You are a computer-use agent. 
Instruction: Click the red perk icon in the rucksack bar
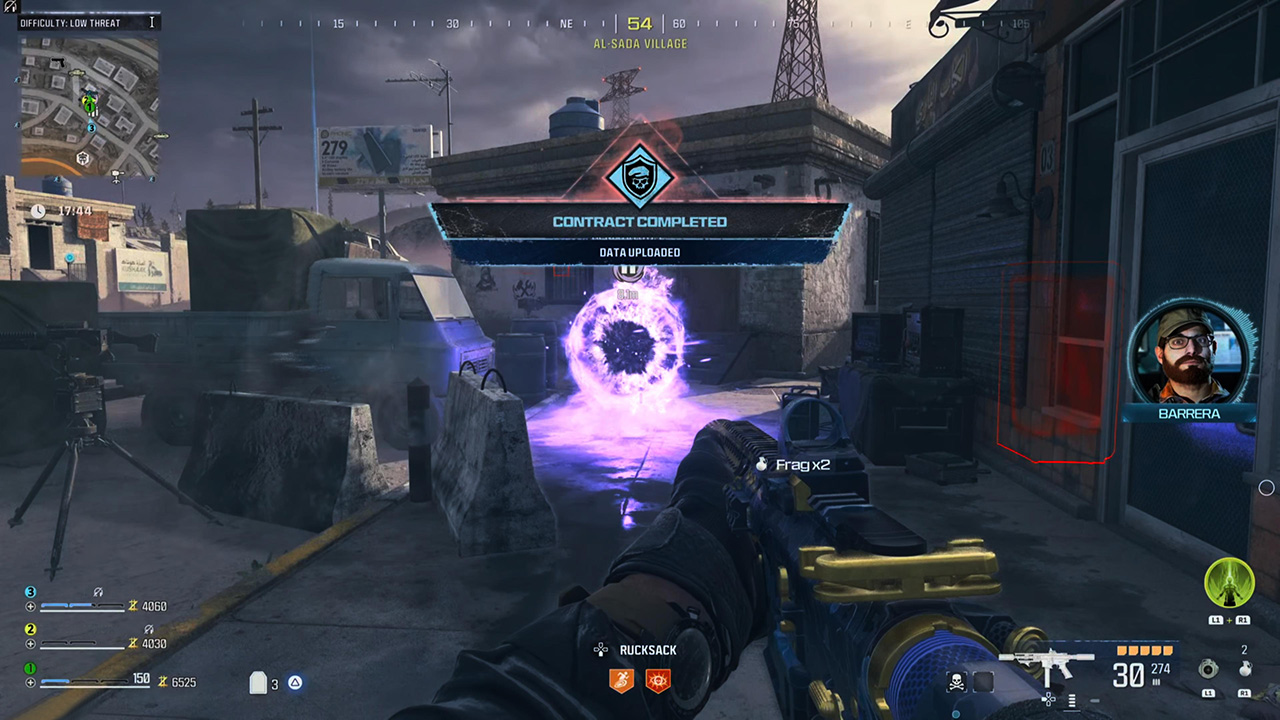tap(658, 680)
